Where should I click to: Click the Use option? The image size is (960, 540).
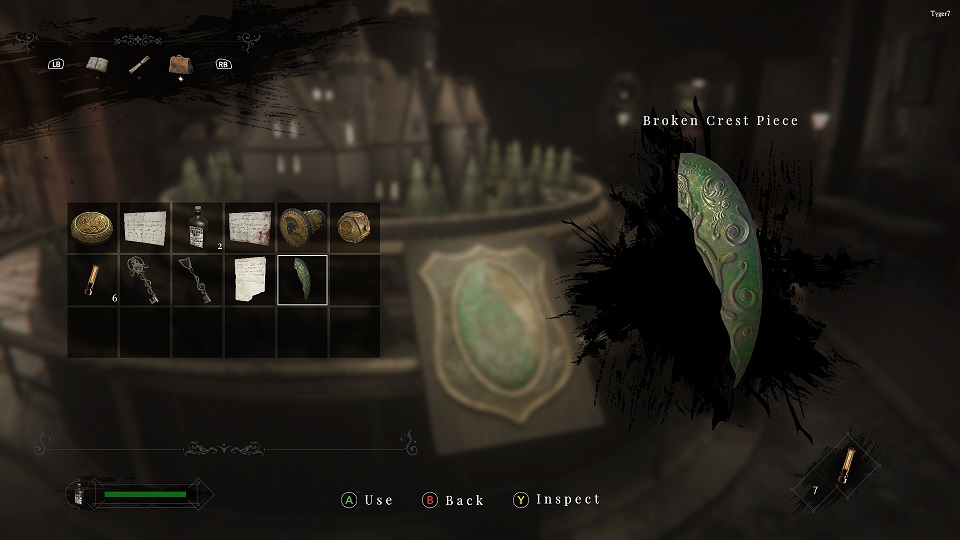point(367,500)
